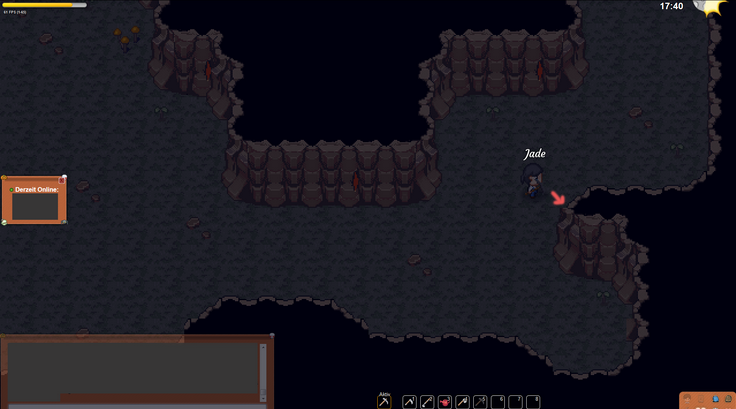Select the pickaxe hotbar slot labeled Aktiv
The height and width of the screenshot is (409, 736).
point(384,402)
